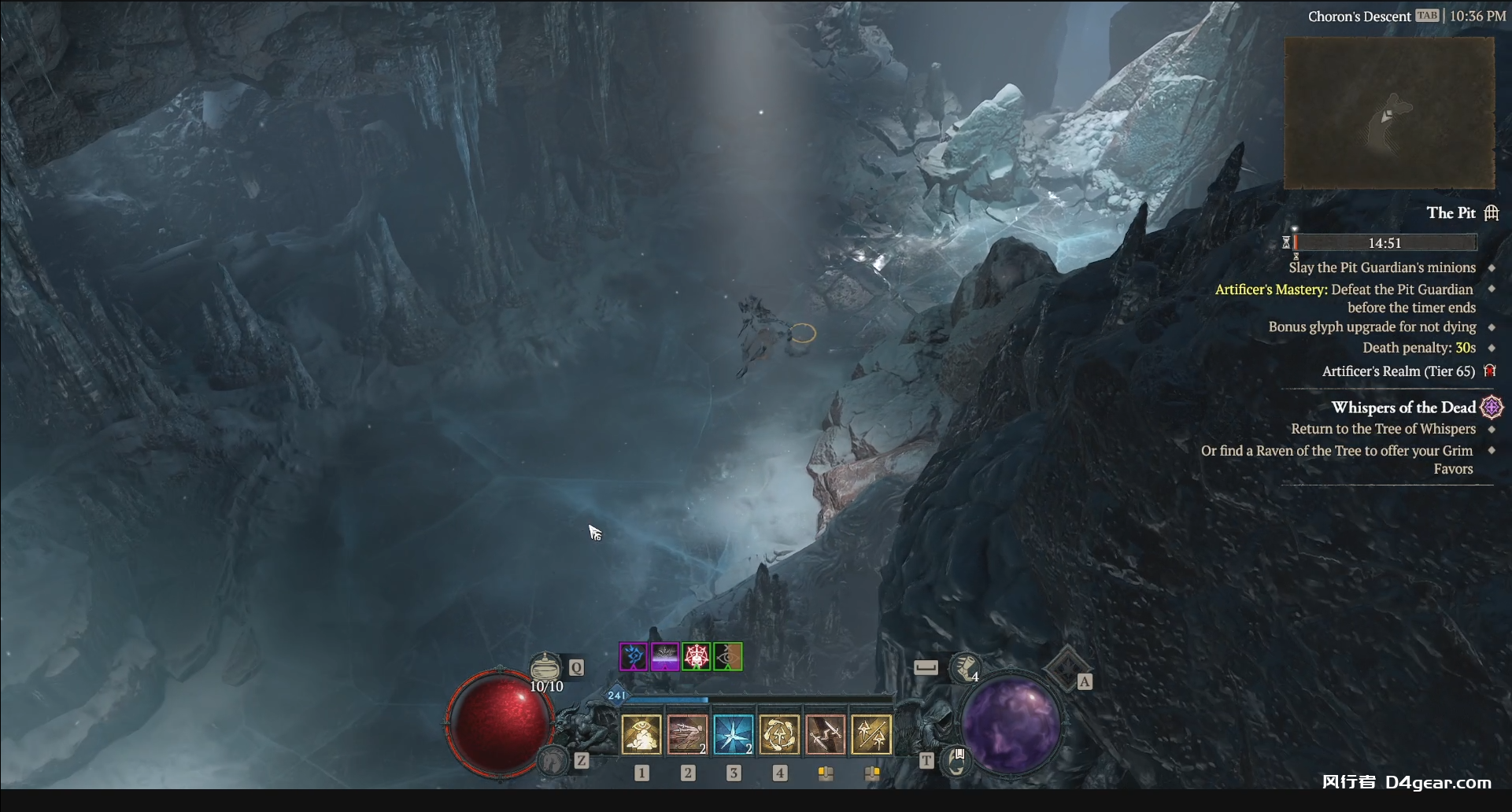This screenshot has width=1512, height=812.
Task: Click the Artificer's Realm Tier 65 entry
Action: point(1398,371)
